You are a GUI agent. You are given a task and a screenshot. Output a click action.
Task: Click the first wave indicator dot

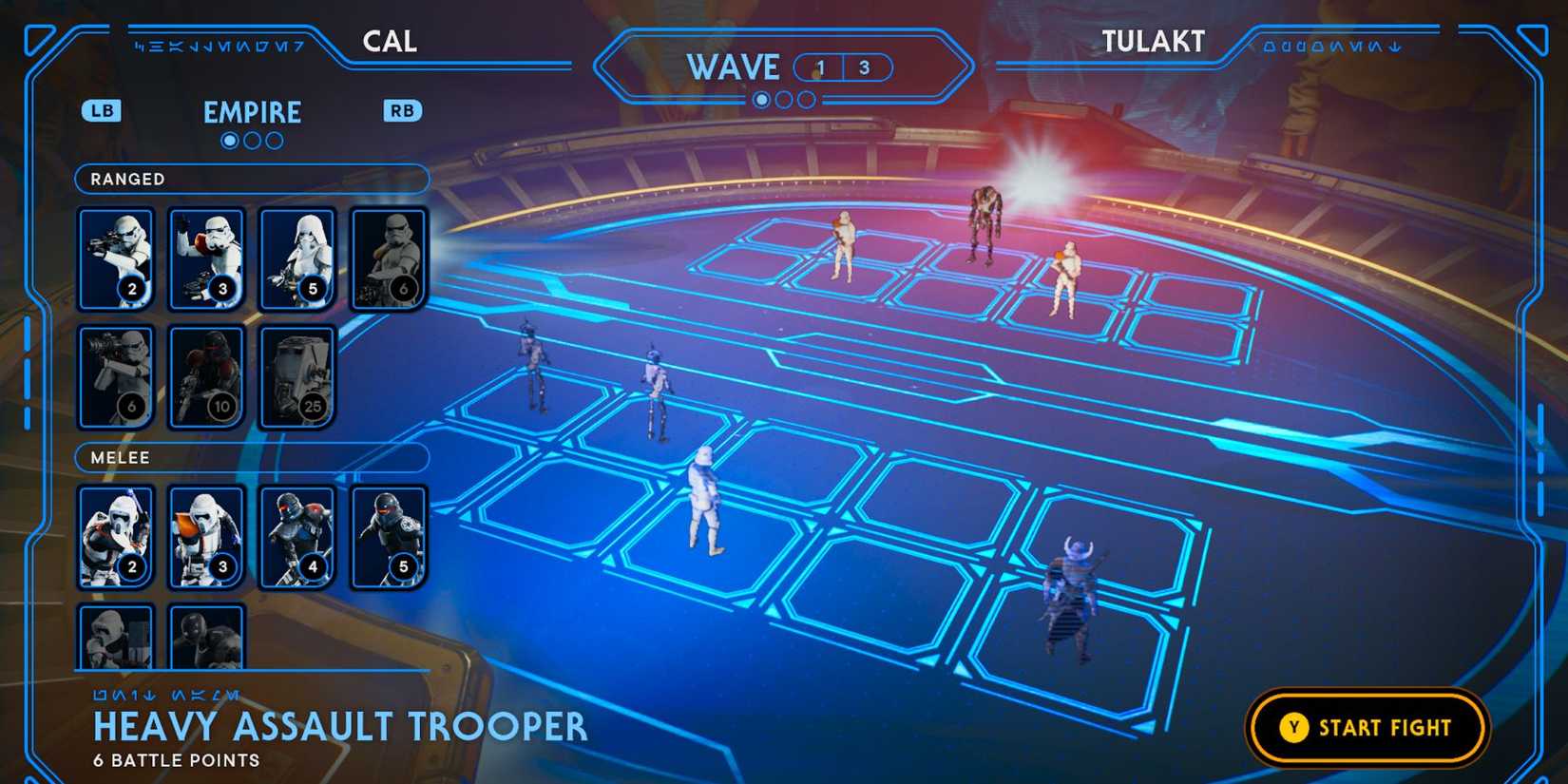[760, 99]
